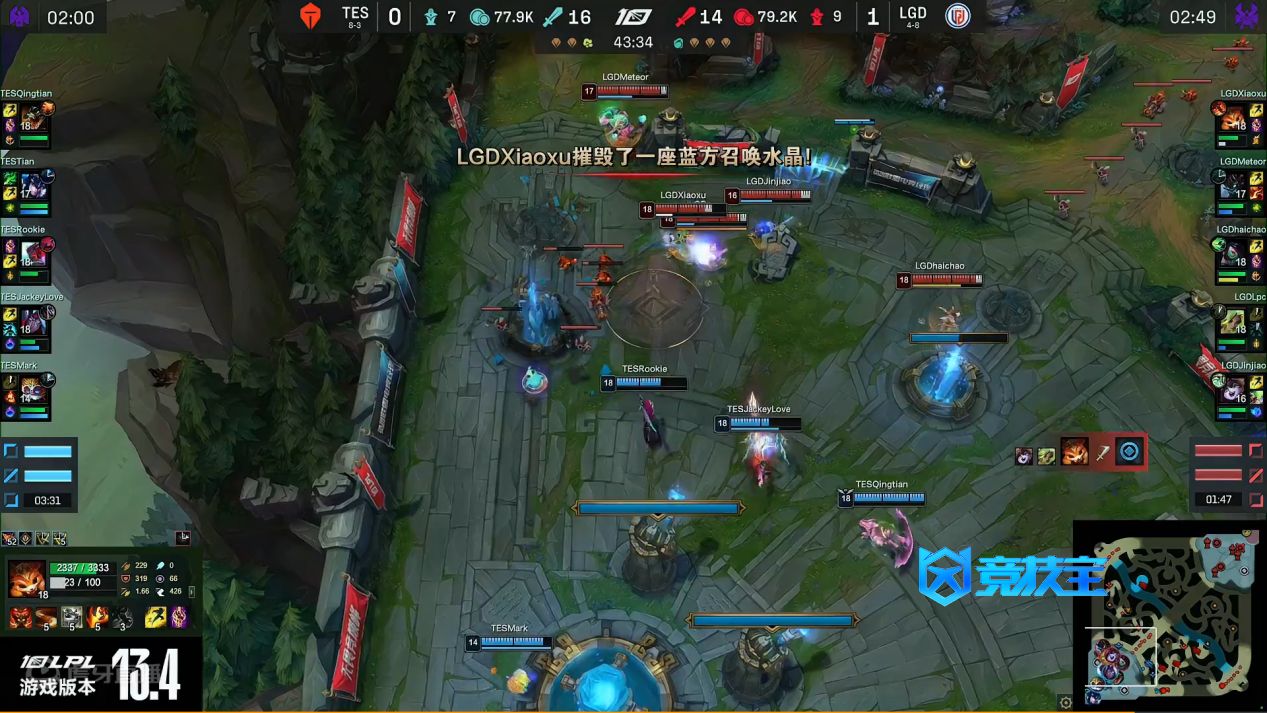Select LGDJinjiao's player portrait
This screenshot has width=1267, height=713.
click(x=1232, y=390)
